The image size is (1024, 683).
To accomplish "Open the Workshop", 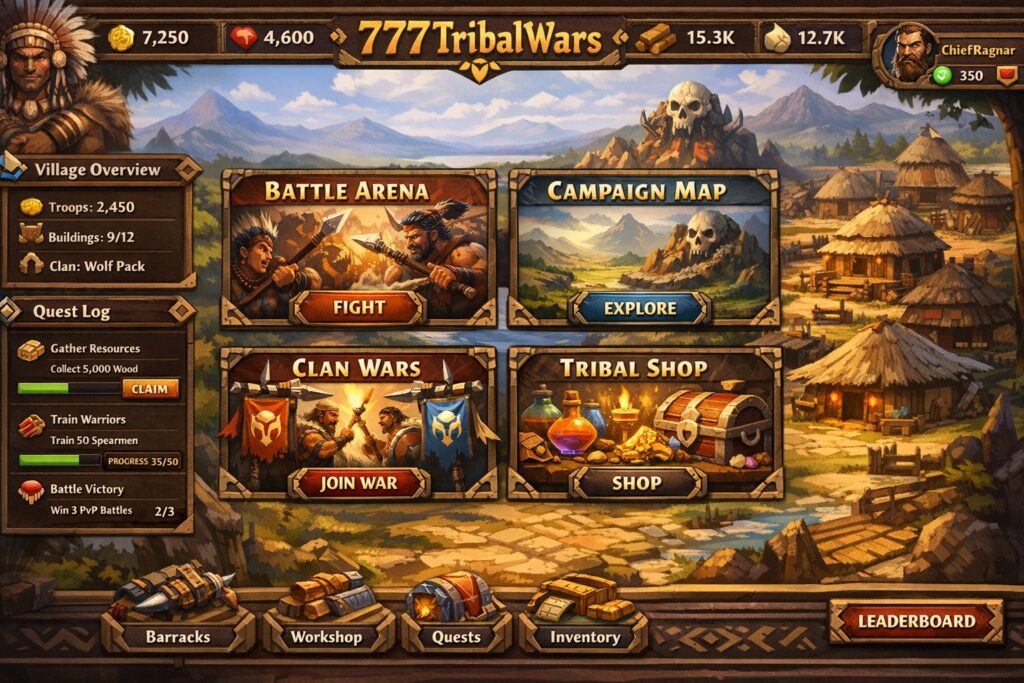I will (327, 636).
